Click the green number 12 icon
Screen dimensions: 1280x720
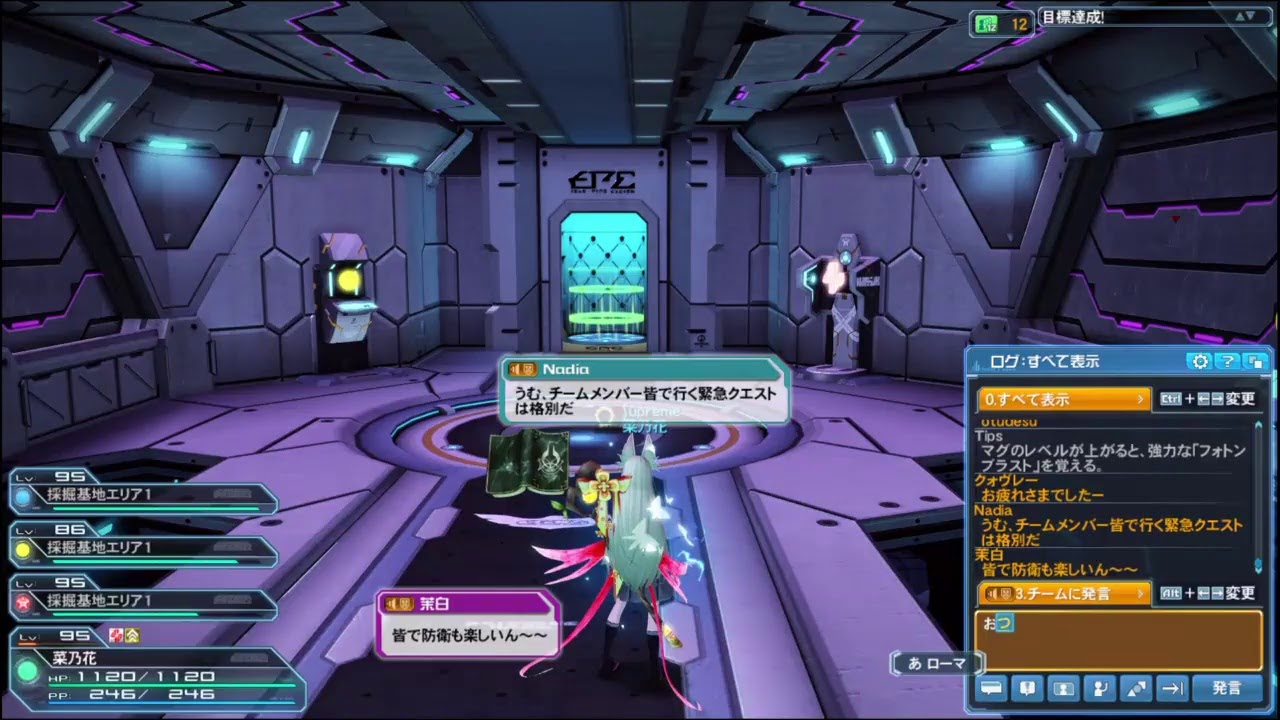click(1001, 24)
